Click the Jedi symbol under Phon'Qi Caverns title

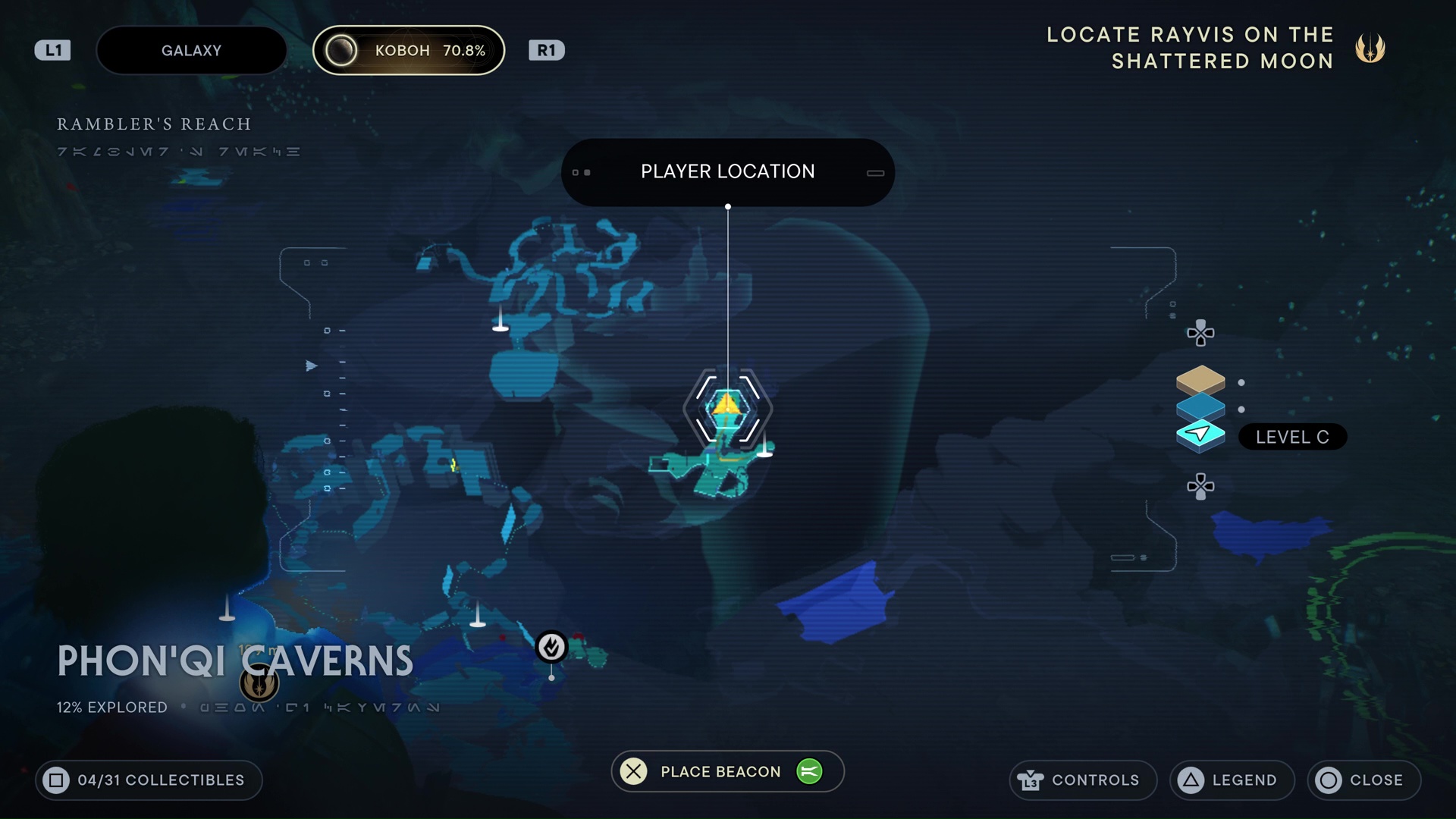[259, 682]
